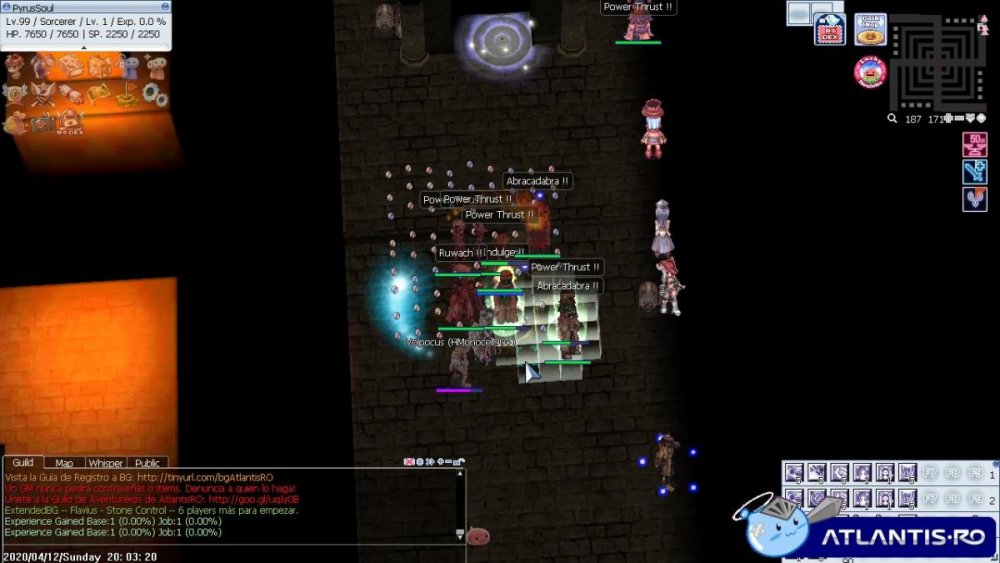1000x563 pixels.
Task: Switch to the Guild chat tab
Action: [23, 463]
